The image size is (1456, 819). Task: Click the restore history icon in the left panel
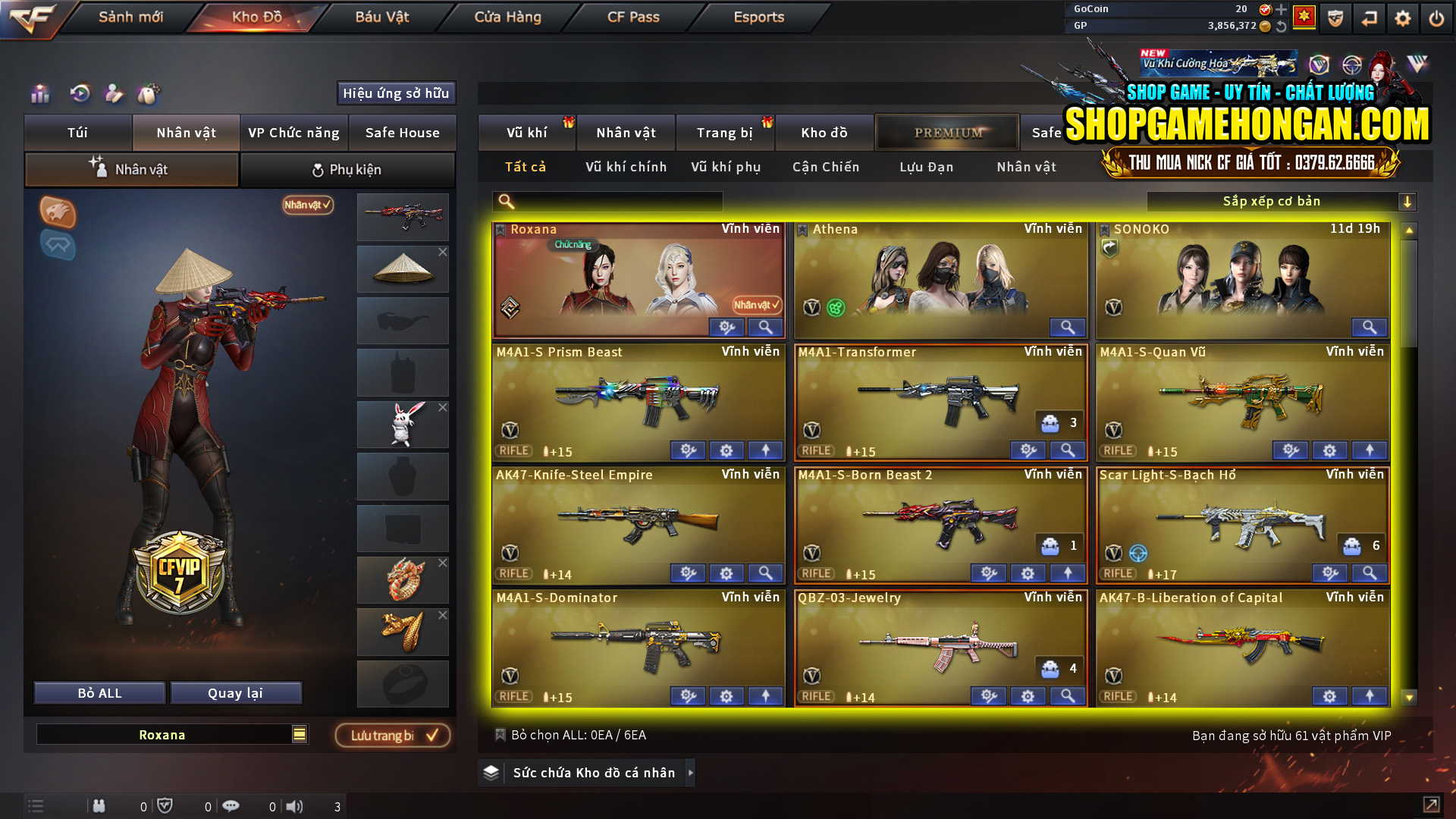pos(78,93)
